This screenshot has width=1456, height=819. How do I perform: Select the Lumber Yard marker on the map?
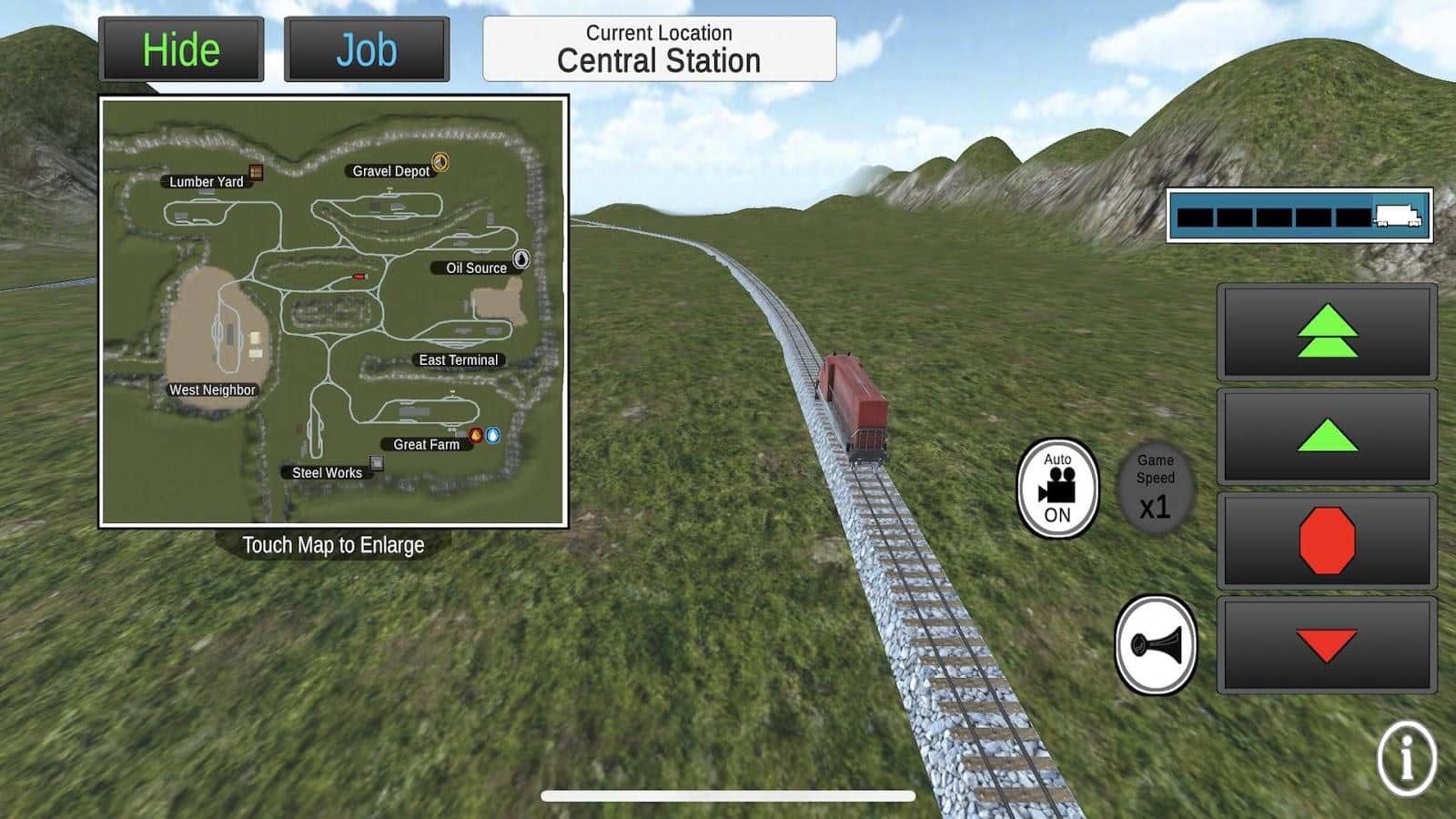pyautogui.click(x=257, y=172)
